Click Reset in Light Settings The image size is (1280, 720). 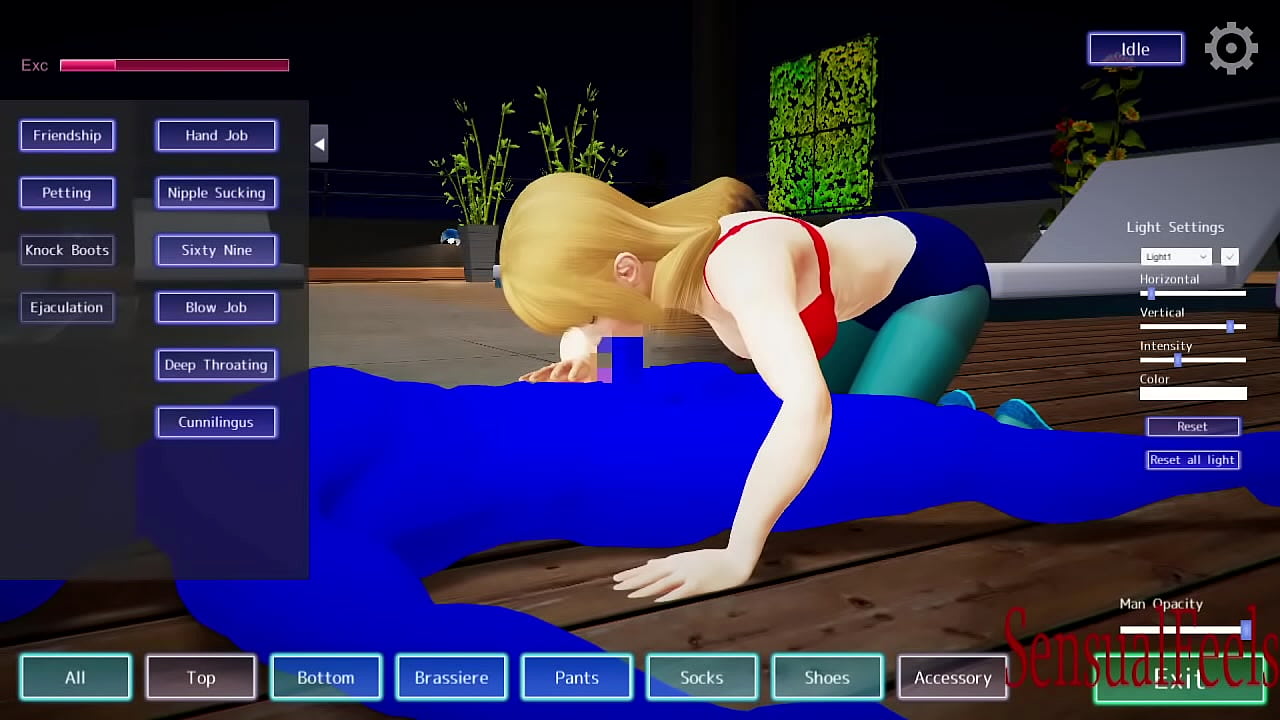pos(1193,426)
